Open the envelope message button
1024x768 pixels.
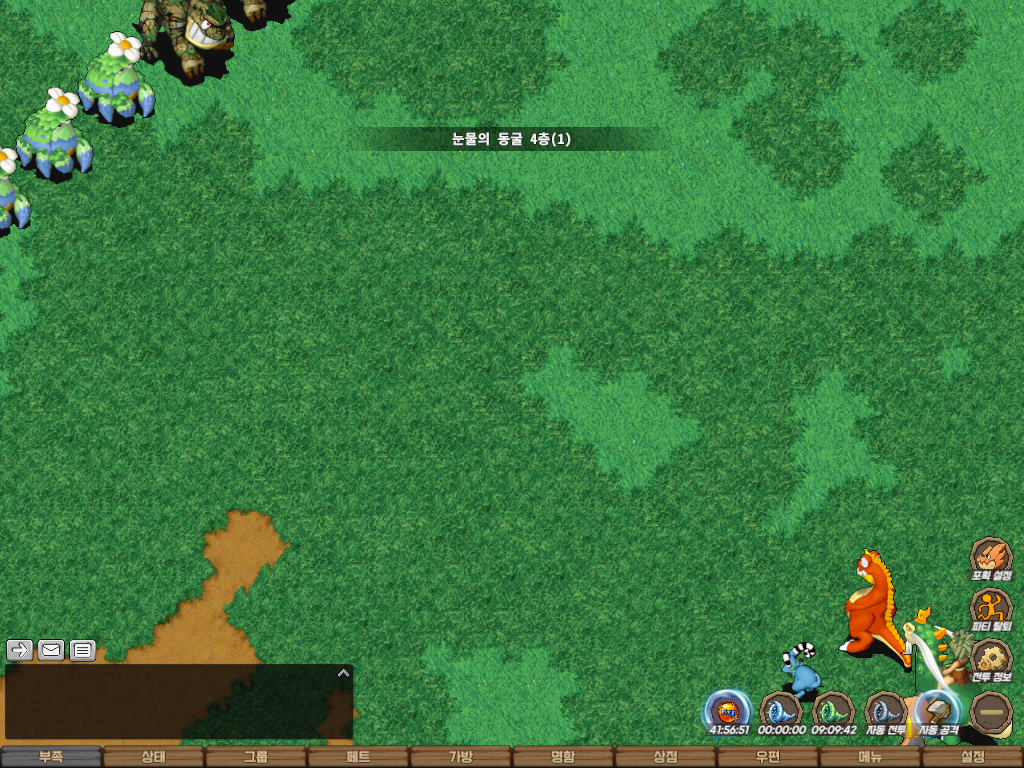click(x=51, y=650)
